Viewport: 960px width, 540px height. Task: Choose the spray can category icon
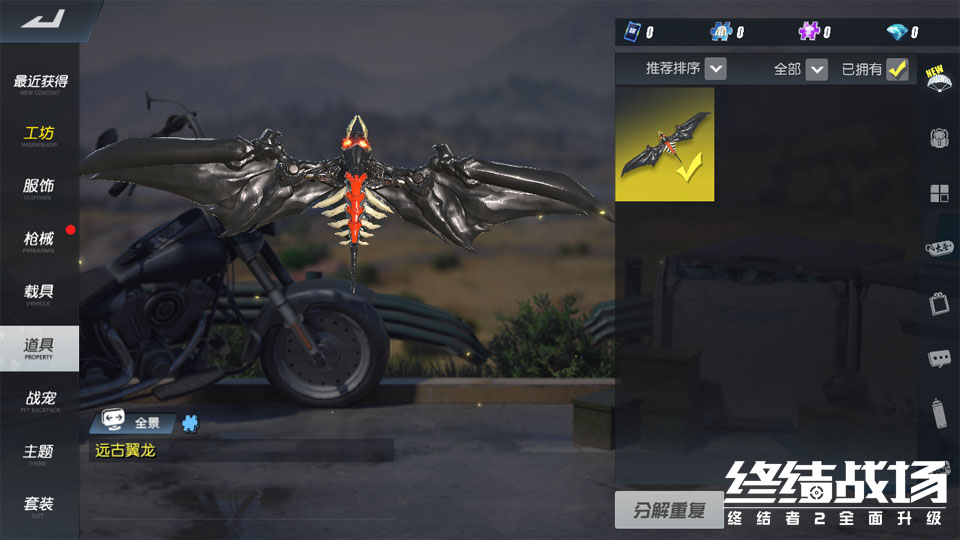[938, 411]
